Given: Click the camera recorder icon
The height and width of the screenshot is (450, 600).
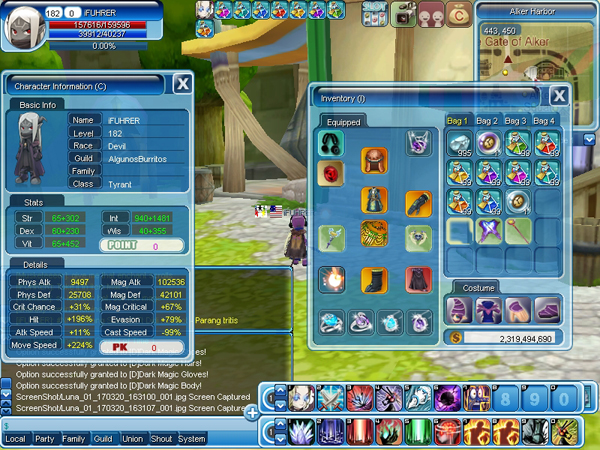Looking at the screenshot, I should pos(404,15).
